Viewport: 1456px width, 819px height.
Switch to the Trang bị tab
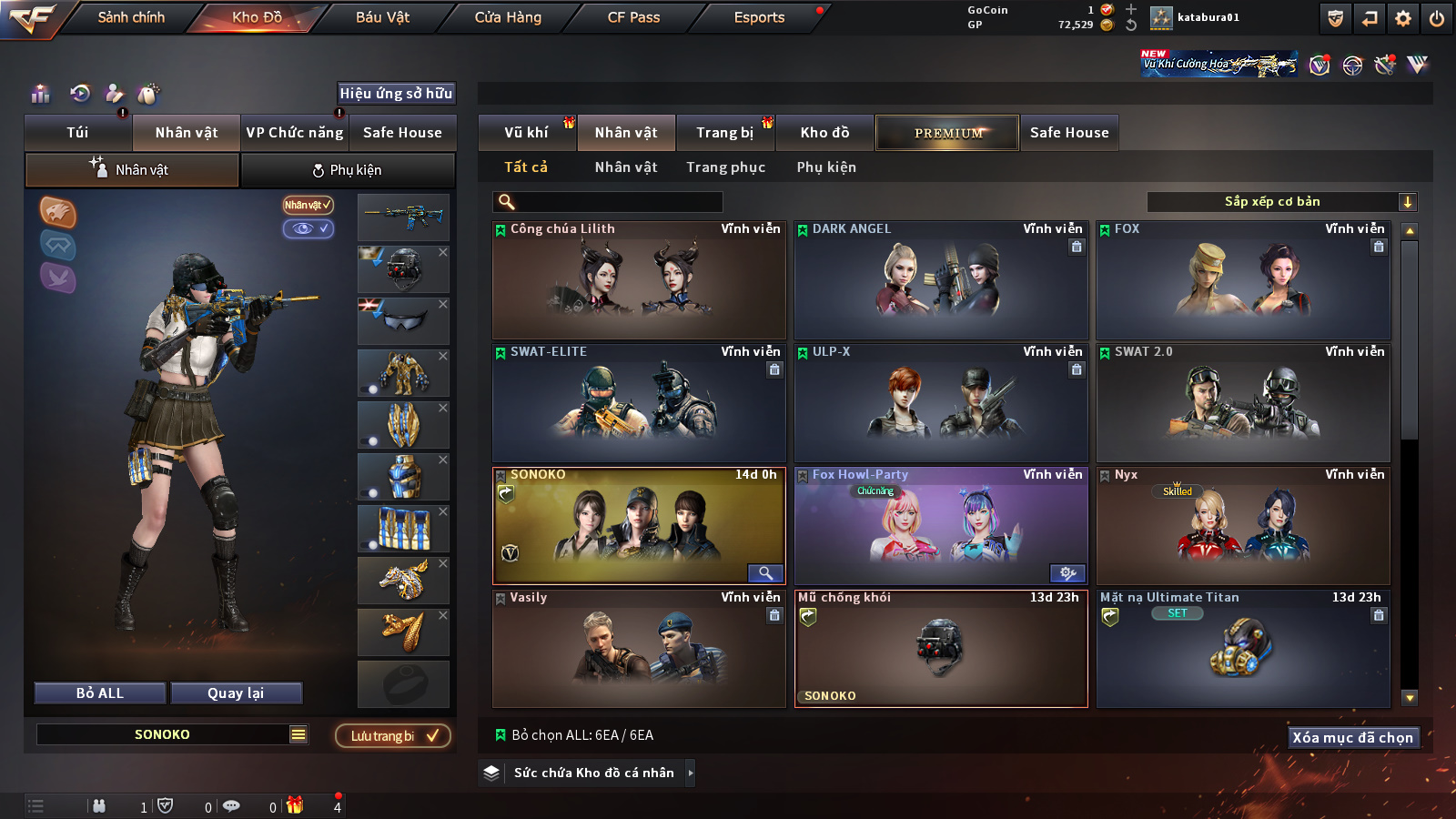click(x=724, y=133)
